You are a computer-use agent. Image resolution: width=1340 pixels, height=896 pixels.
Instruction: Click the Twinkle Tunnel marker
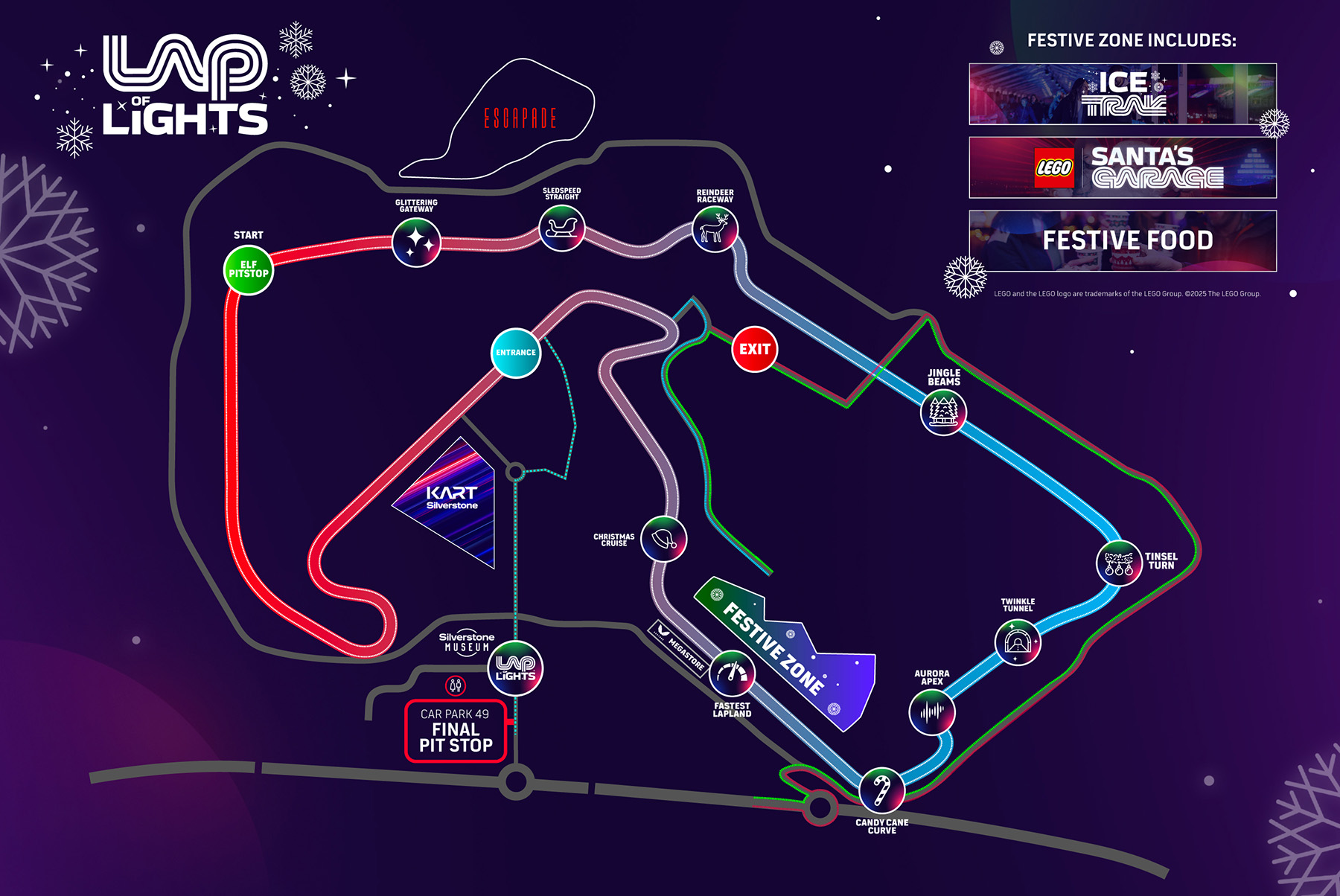1017,642
